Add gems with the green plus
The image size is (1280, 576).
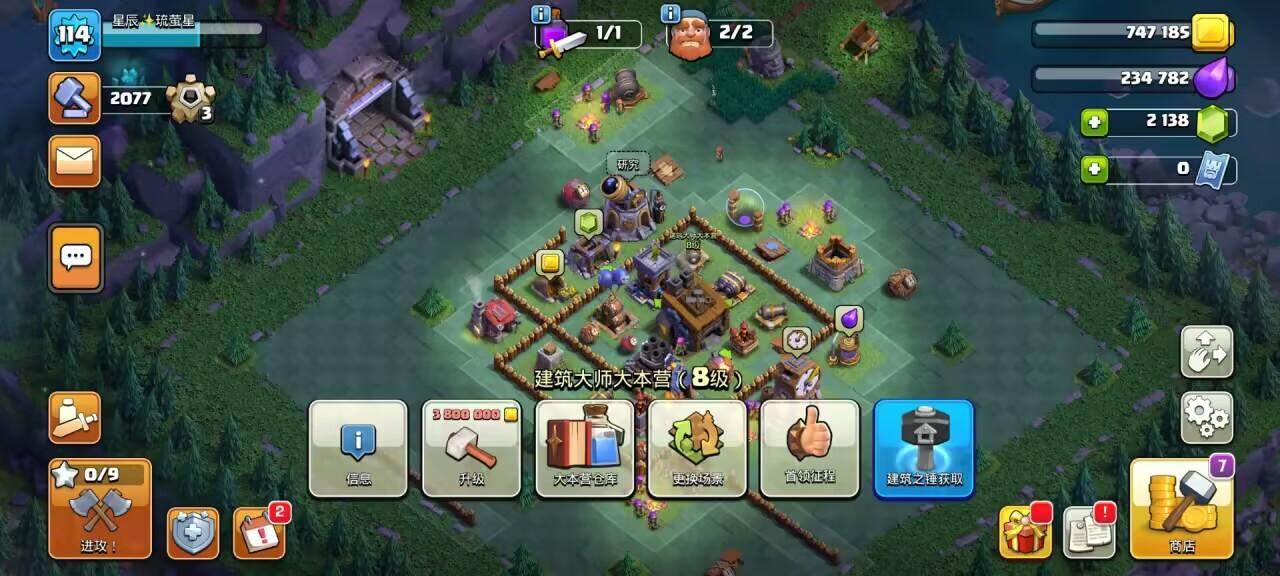(1095, 122)
